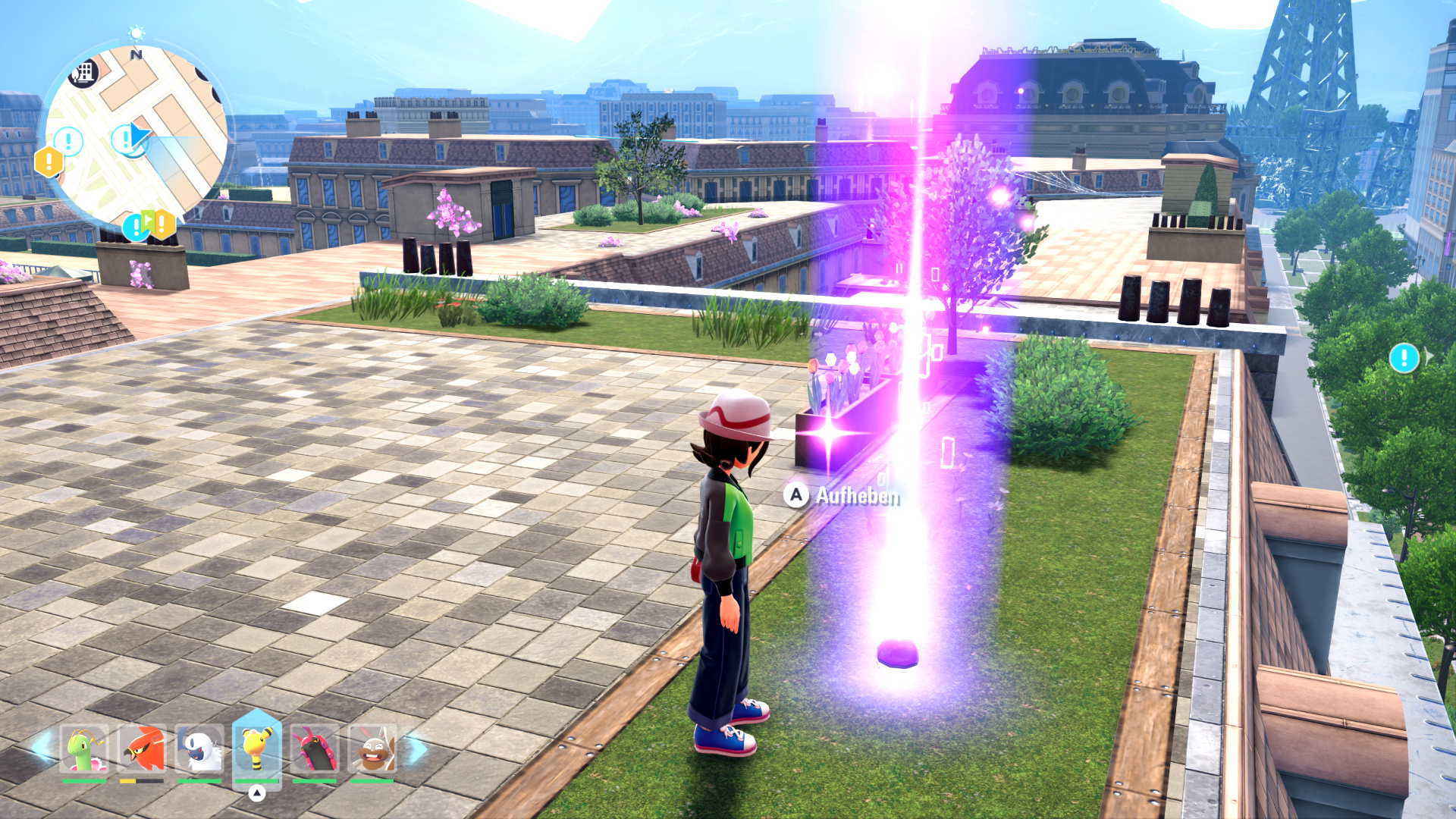1456x819 pixels.
Task: Select the blue exclamation waypoint marker at screen right
Action: pyautogui.click(x=1404, y=358)
